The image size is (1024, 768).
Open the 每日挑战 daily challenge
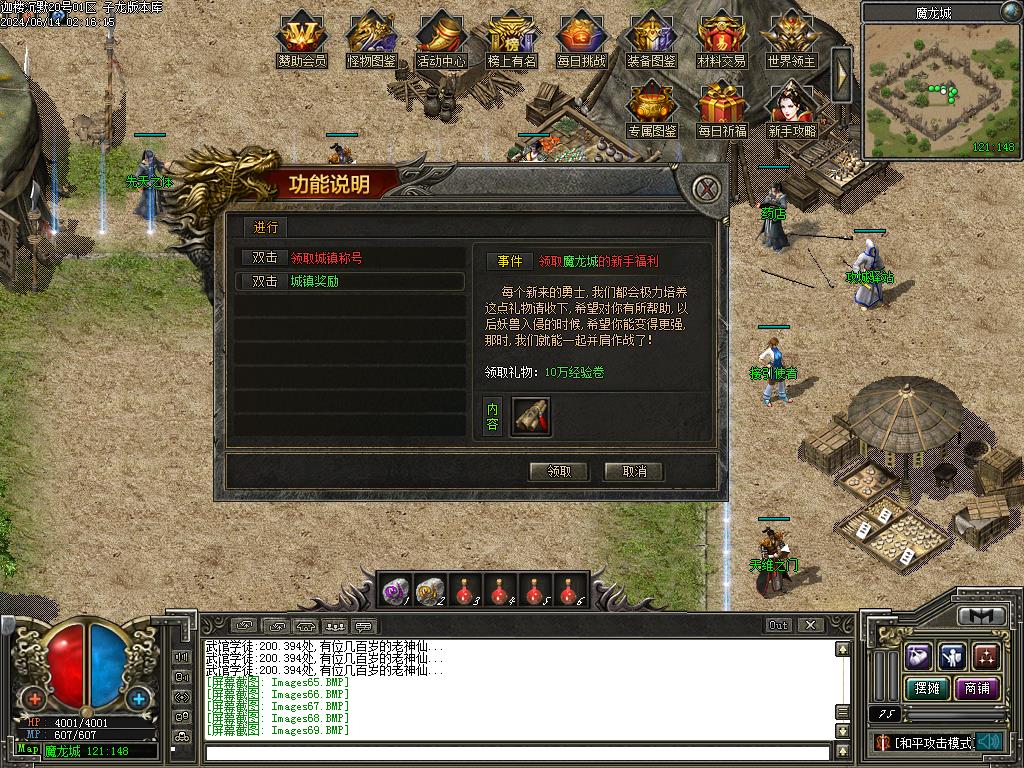[x=582, y=40]
